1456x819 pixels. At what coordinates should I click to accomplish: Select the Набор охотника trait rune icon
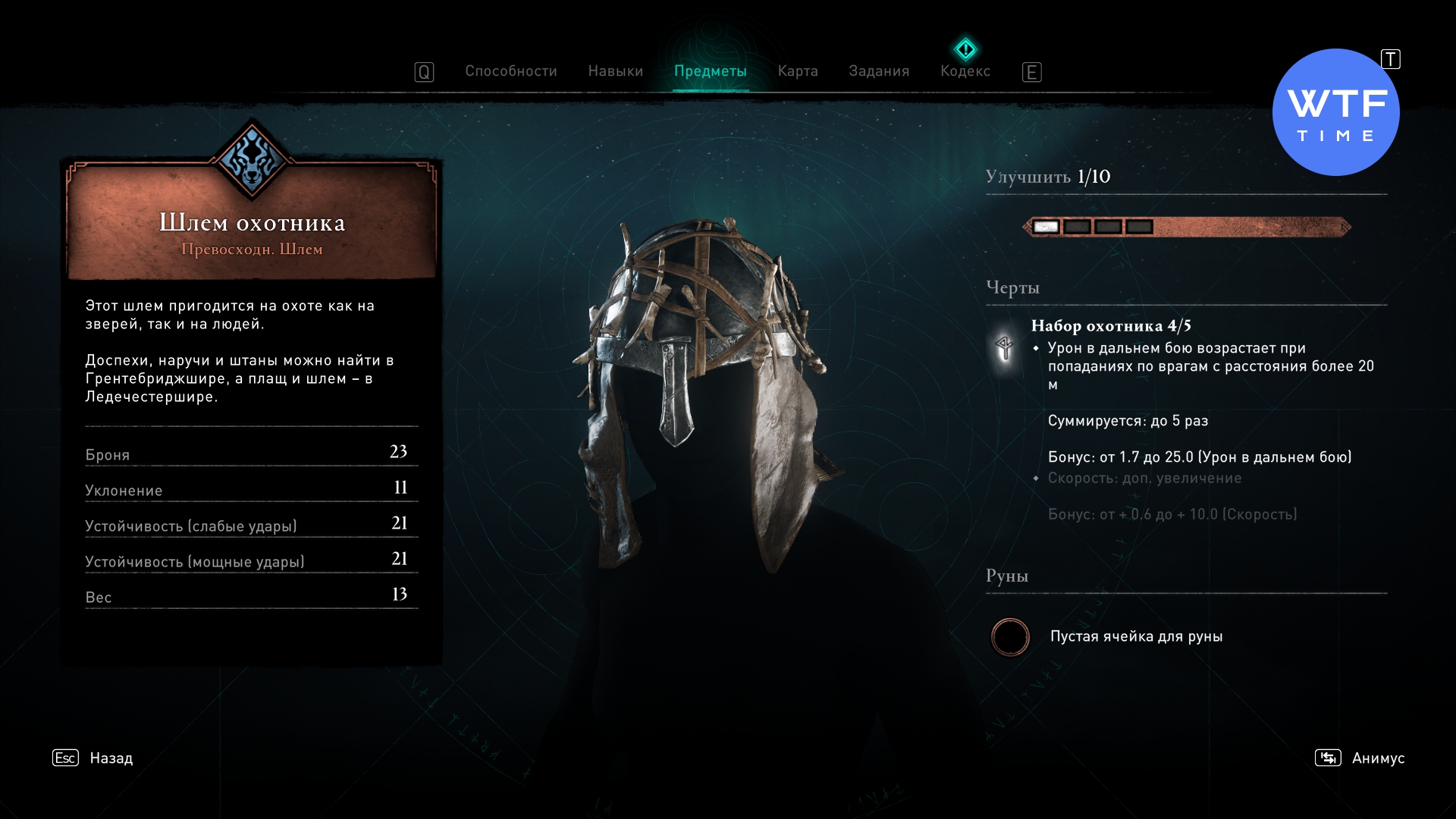(x=1004, y=348)
